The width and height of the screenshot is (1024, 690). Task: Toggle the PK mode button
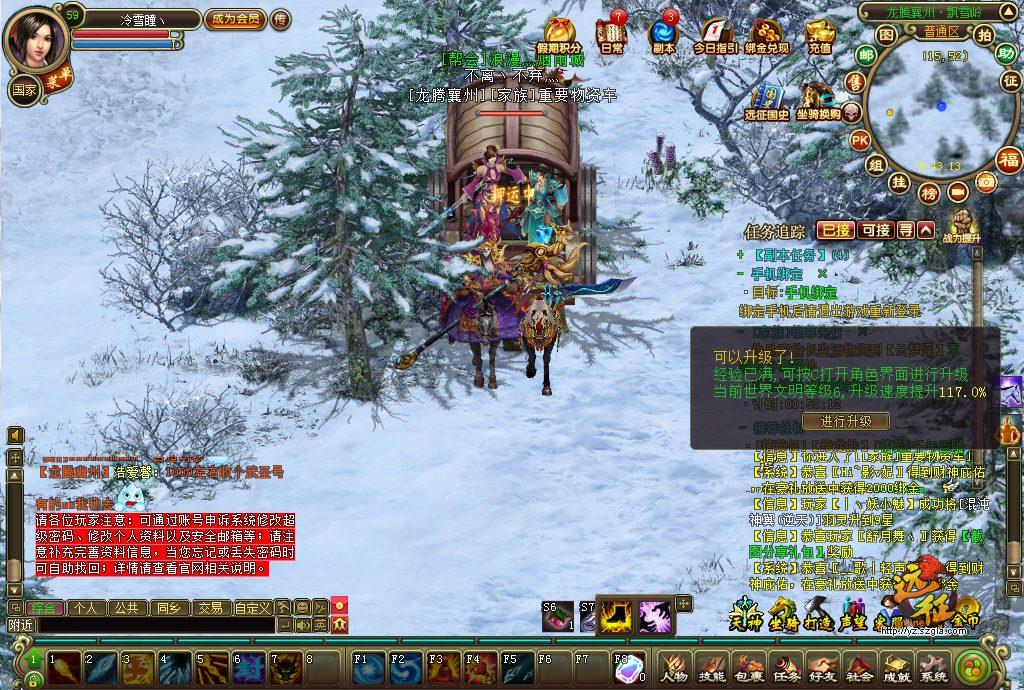(859, 140)
